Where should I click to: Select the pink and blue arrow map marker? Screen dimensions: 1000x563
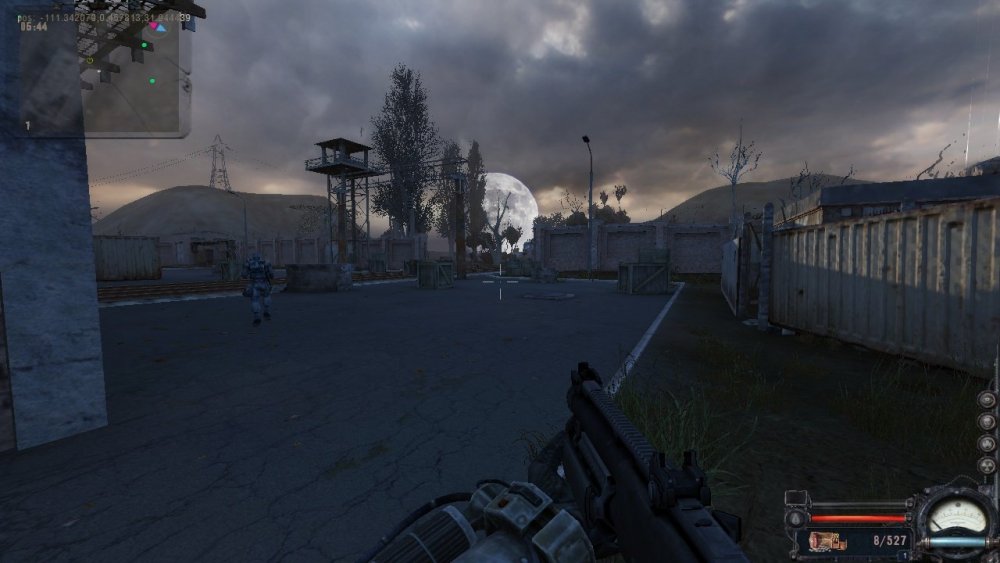pyautogui.click(x=158, y=27)
